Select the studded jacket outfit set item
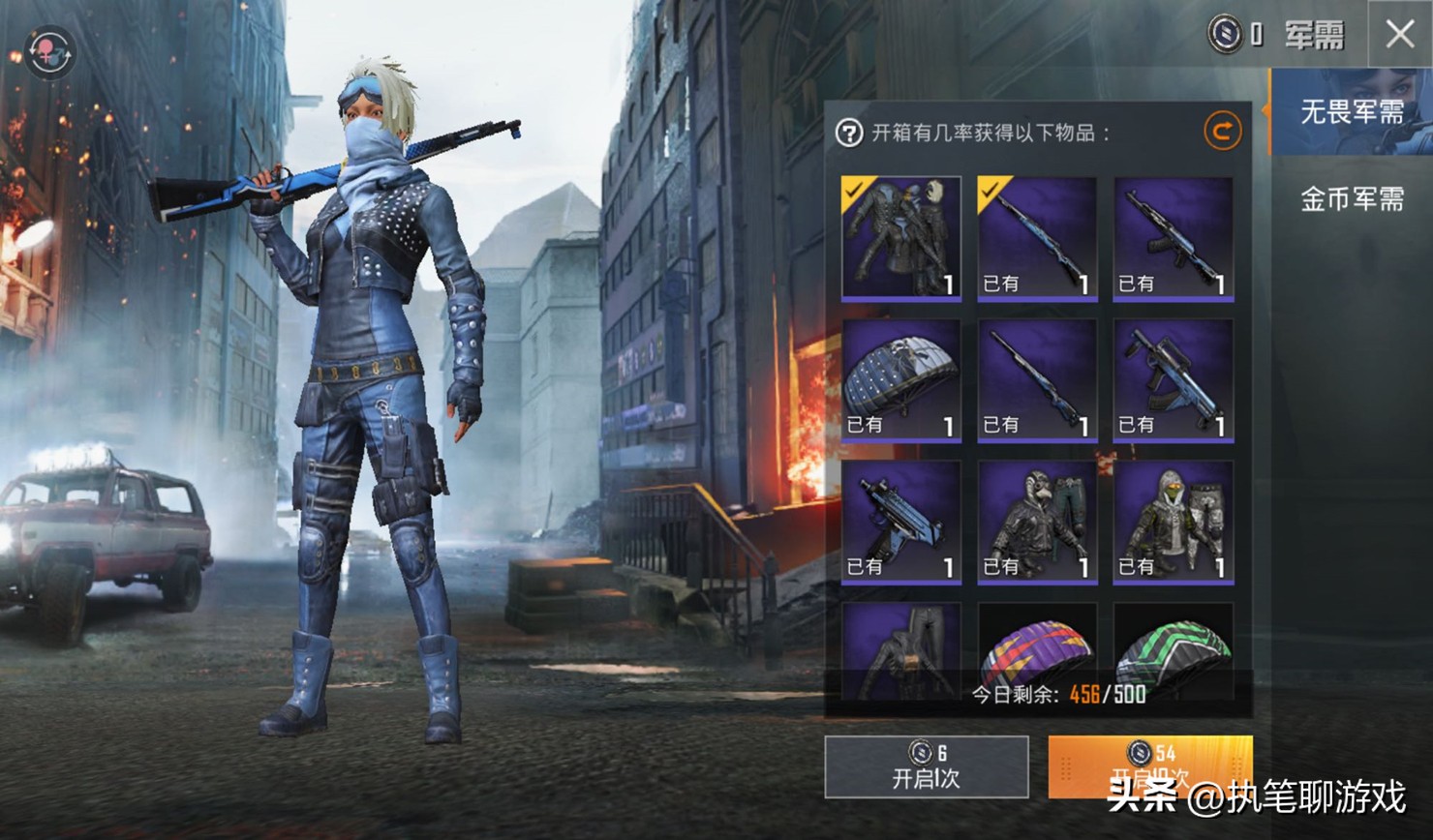 click(x=900, y=238)
